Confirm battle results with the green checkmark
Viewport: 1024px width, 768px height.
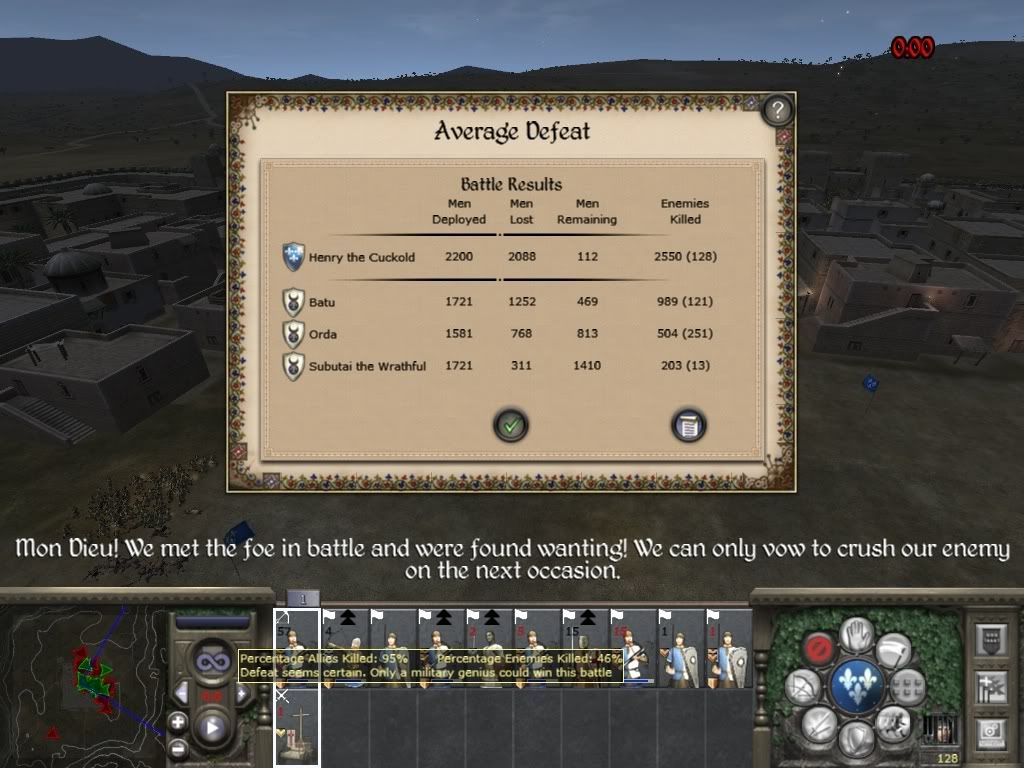511,425
